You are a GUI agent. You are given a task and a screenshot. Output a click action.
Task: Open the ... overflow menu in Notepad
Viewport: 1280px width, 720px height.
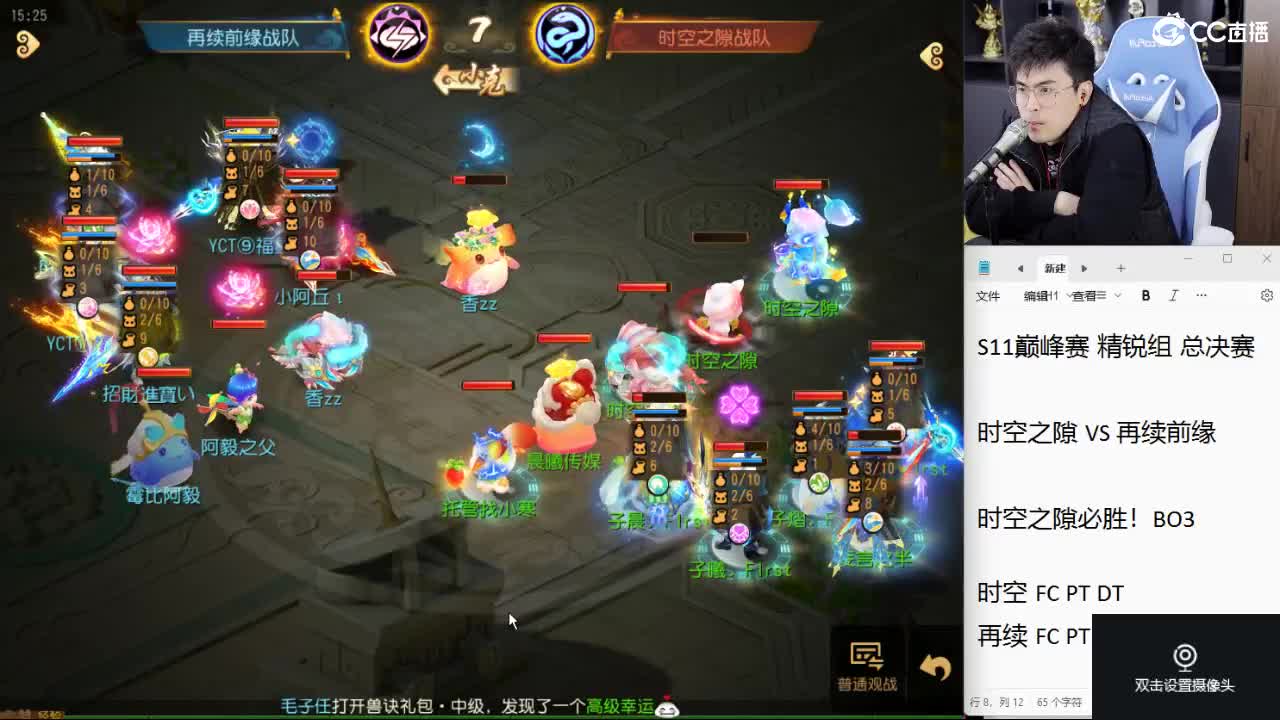coord(1201,296)
